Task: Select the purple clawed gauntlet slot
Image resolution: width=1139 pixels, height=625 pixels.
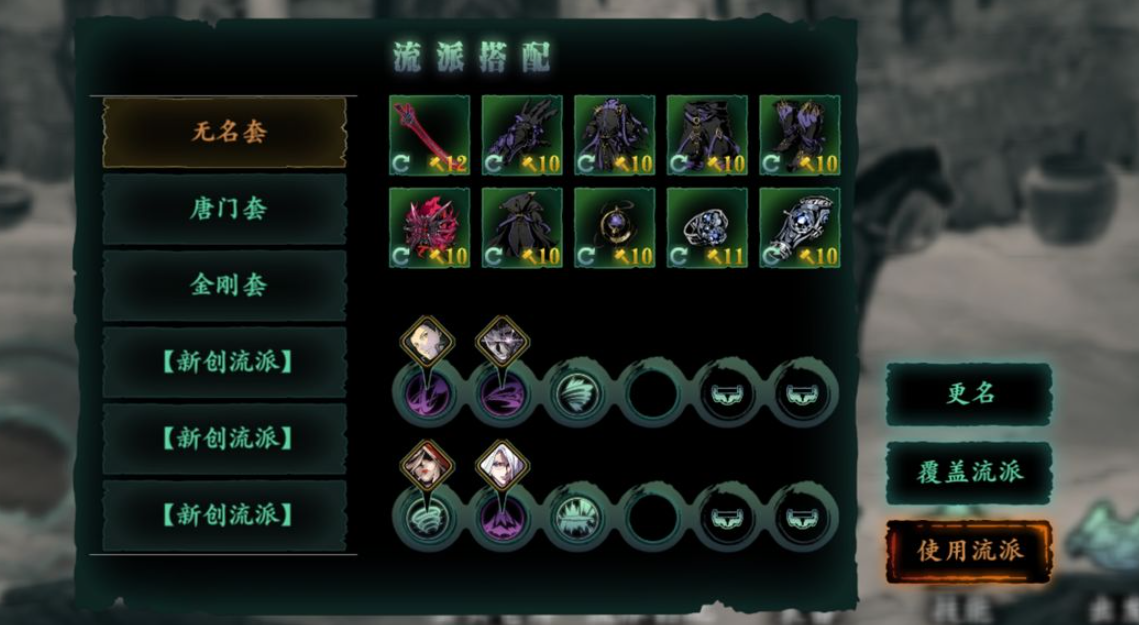Action: point(522,135)
